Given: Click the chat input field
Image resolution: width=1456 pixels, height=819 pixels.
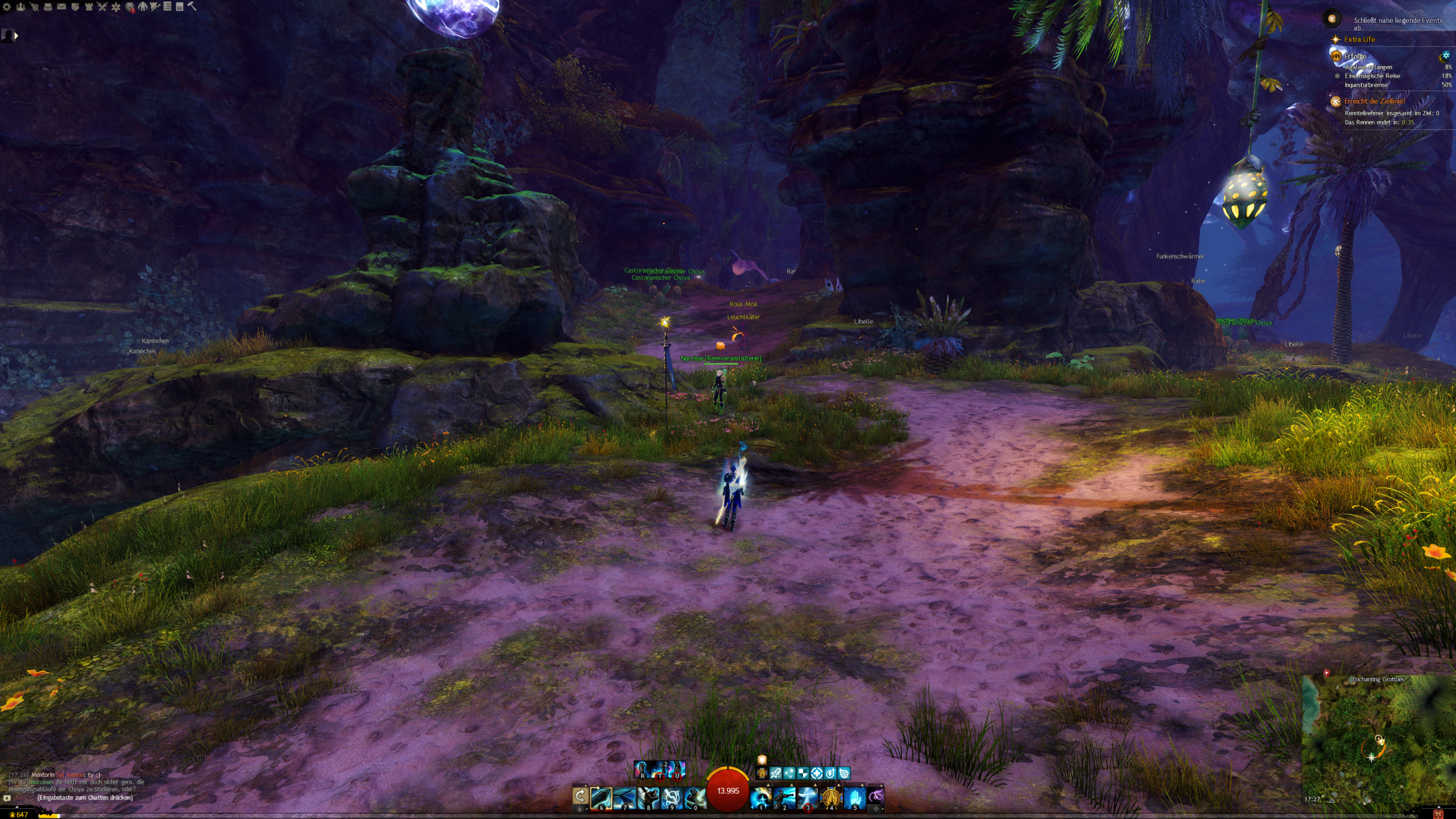Looking at the screenshot, I should (x=85, y=798).
